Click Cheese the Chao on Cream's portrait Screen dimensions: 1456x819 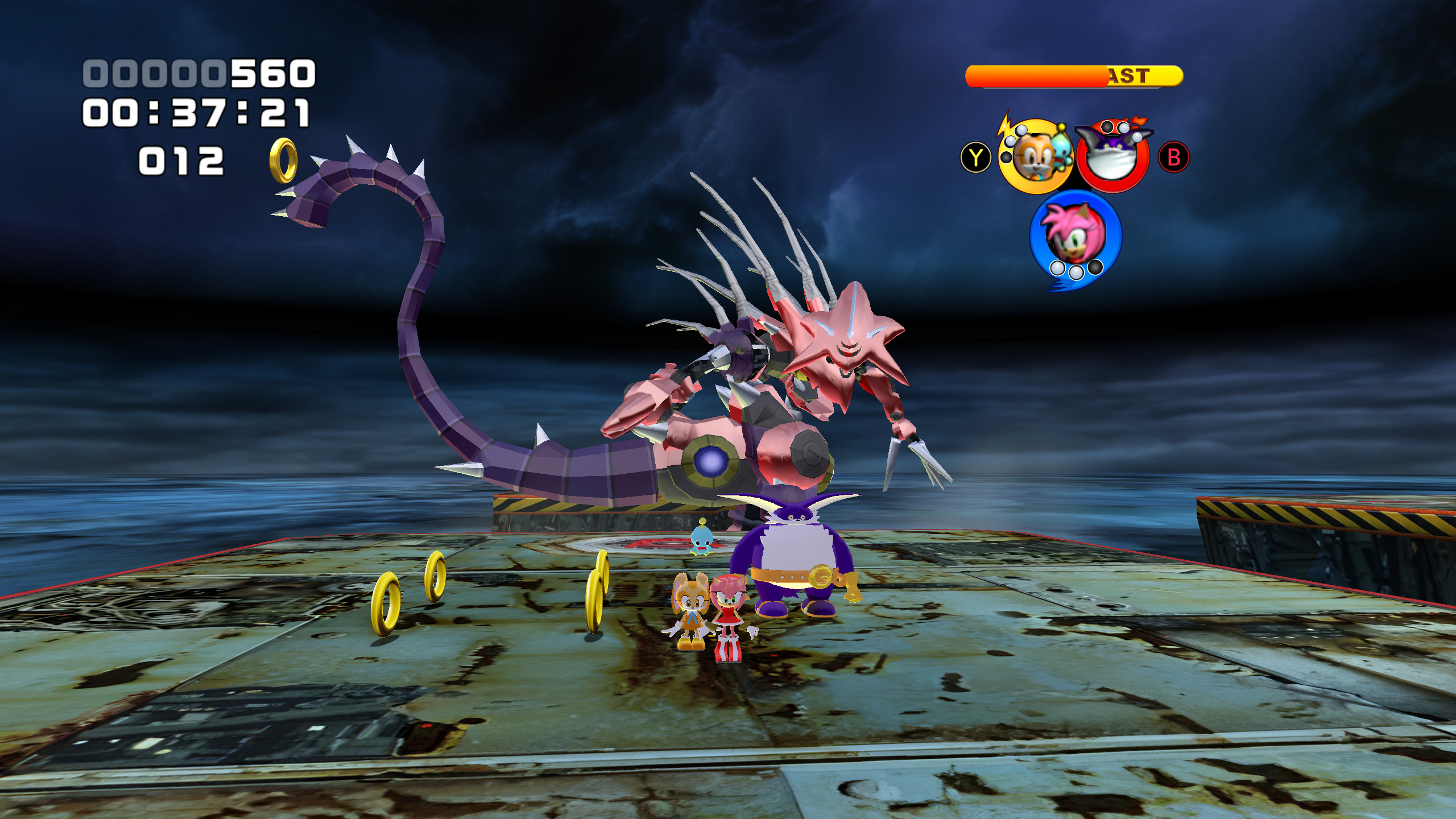(x=1062, y=151)
